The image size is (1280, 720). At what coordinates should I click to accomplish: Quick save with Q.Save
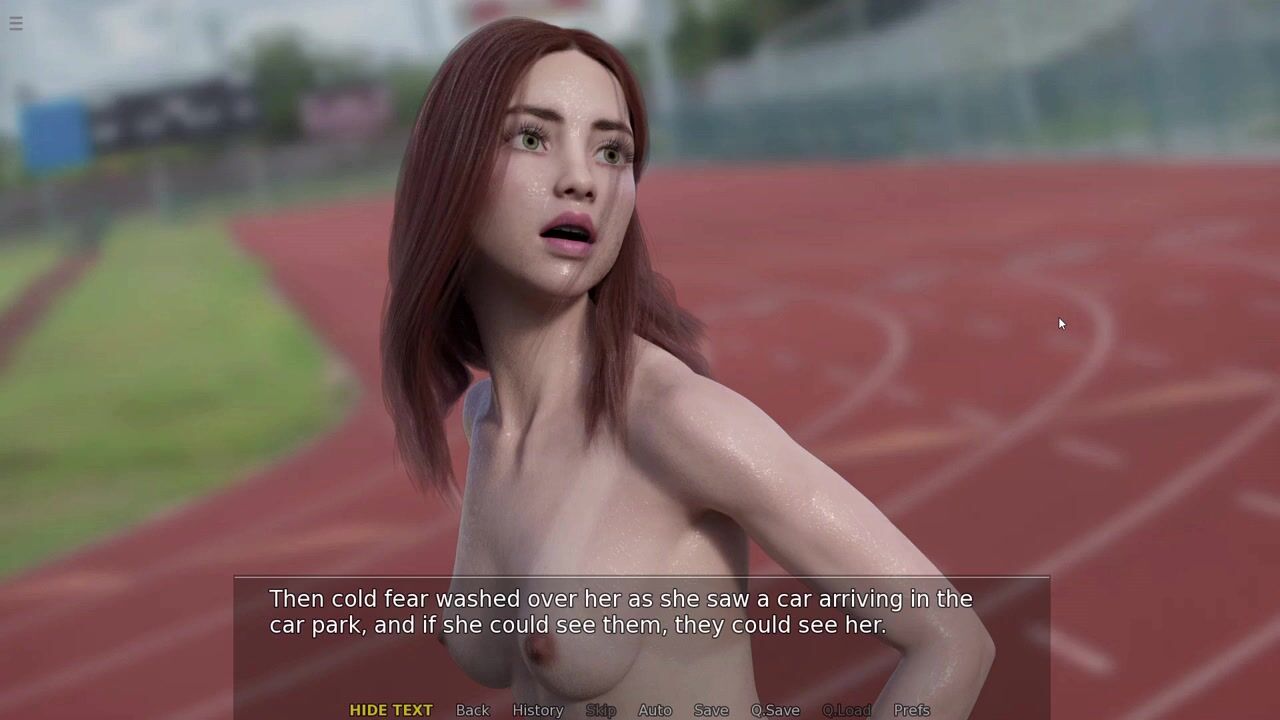775,710
